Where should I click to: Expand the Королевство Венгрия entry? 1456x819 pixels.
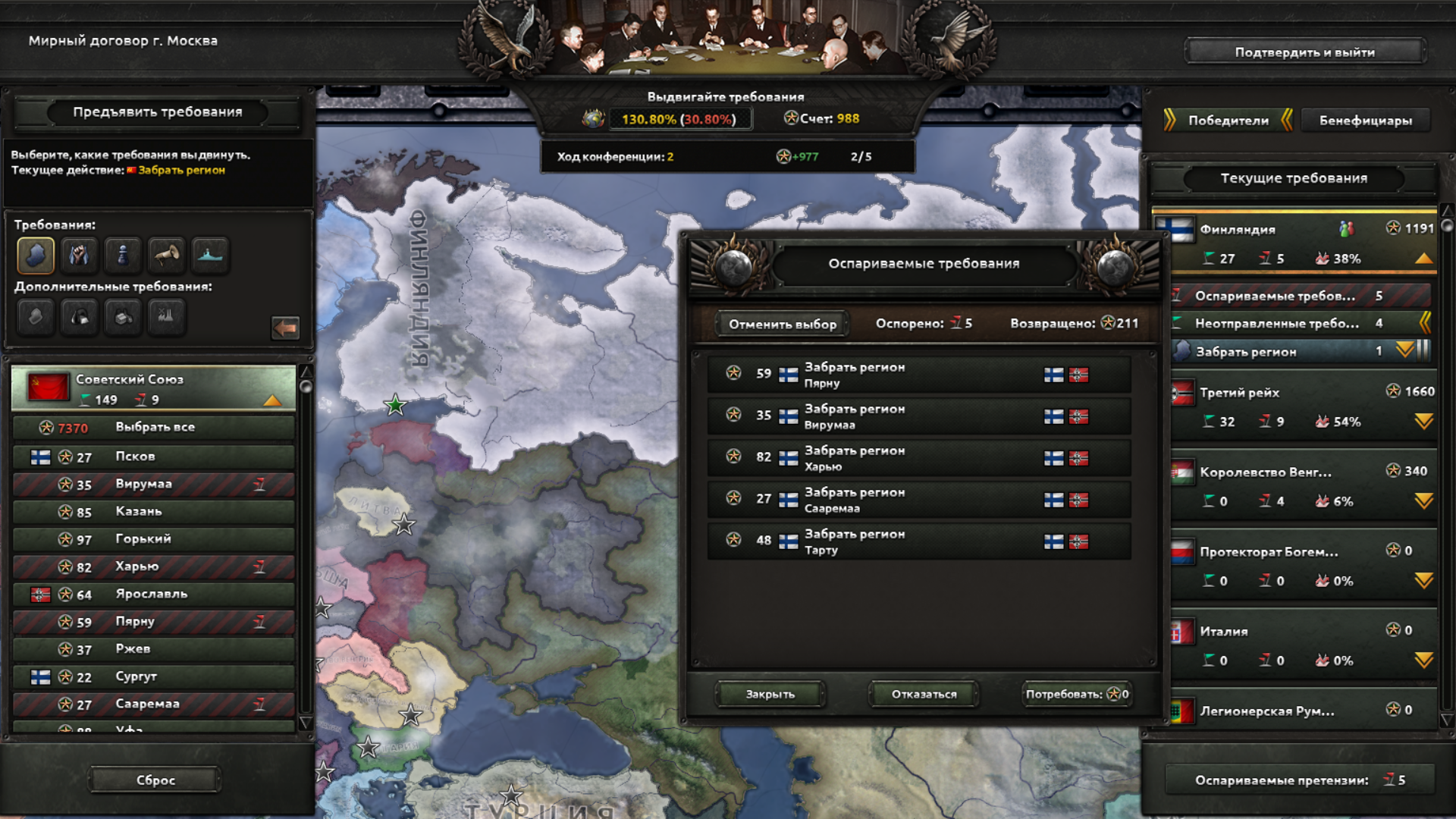(1423, 501)
